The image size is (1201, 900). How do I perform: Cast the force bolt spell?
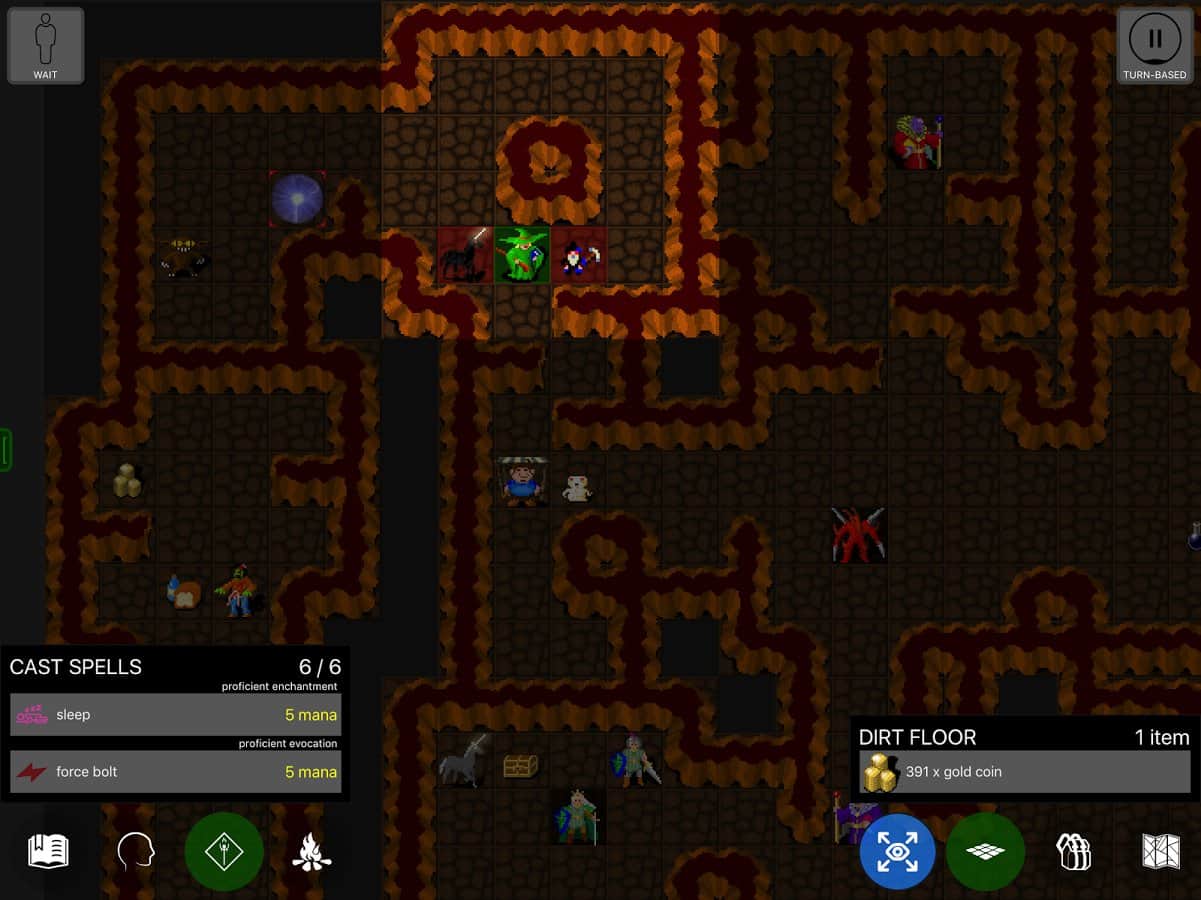click(x=175, y=772)
